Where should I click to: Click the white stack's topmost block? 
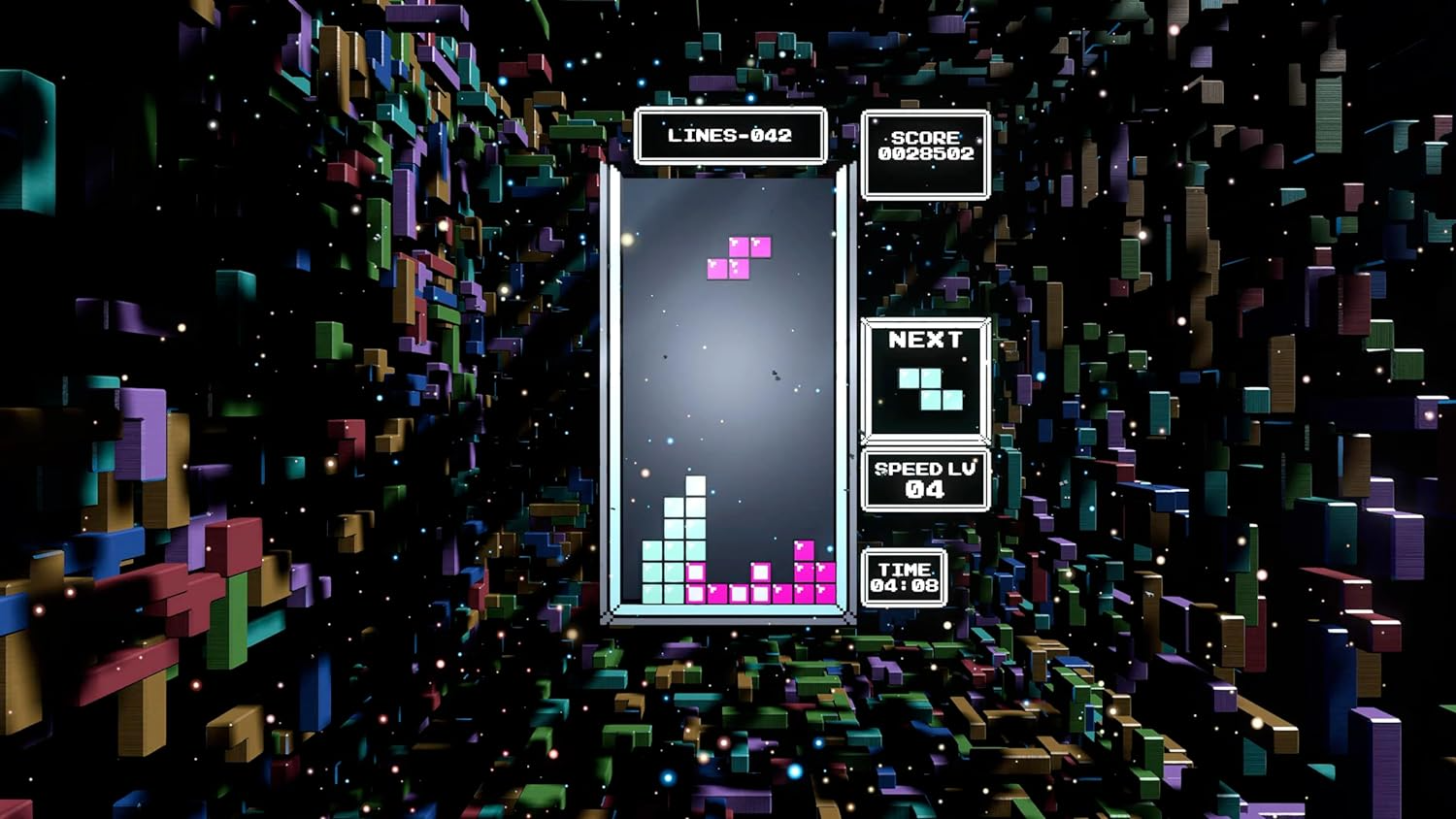pos(696,485)
